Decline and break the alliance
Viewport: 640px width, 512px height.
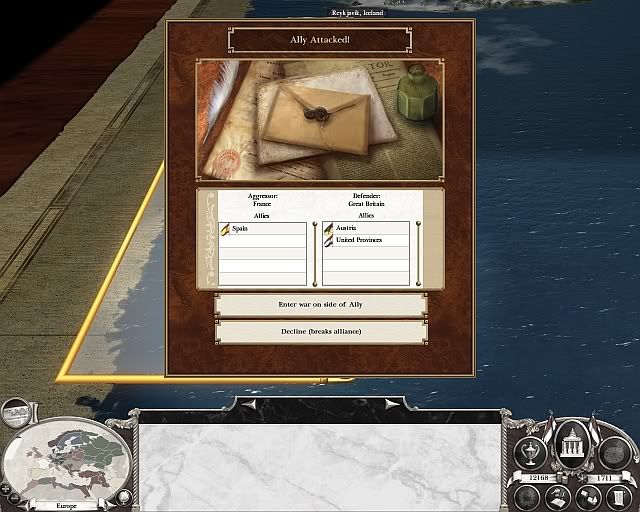(320, 331)
